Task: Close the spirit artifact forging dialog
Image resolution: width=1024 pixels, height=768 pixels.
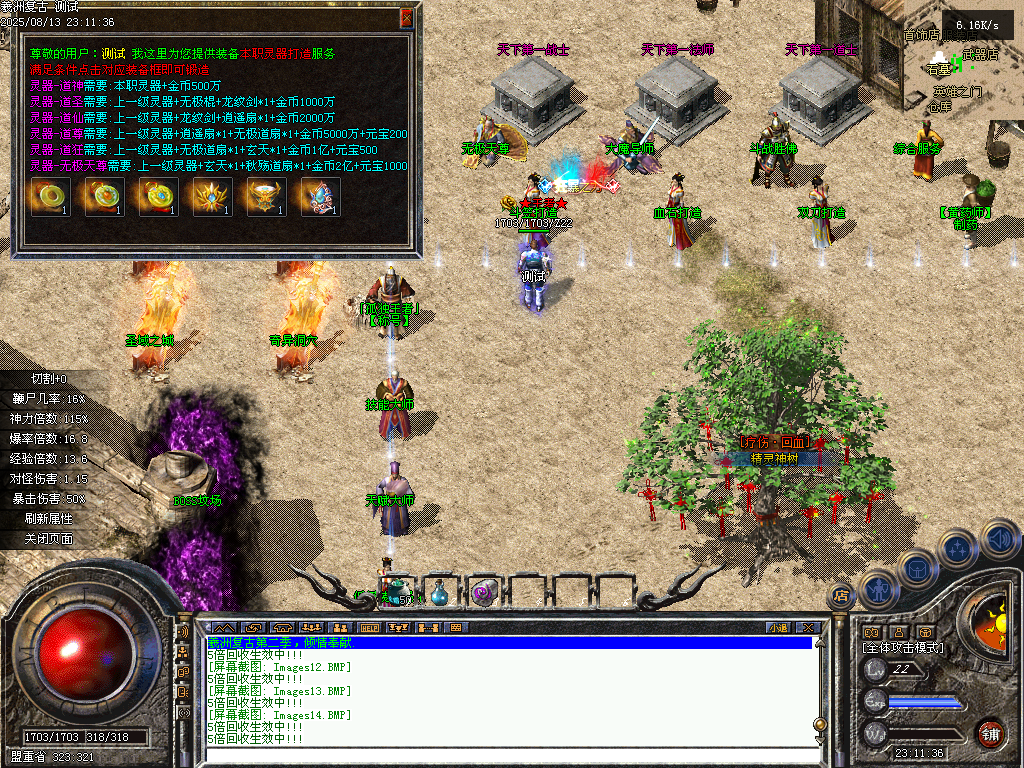Action: point(406,18)
